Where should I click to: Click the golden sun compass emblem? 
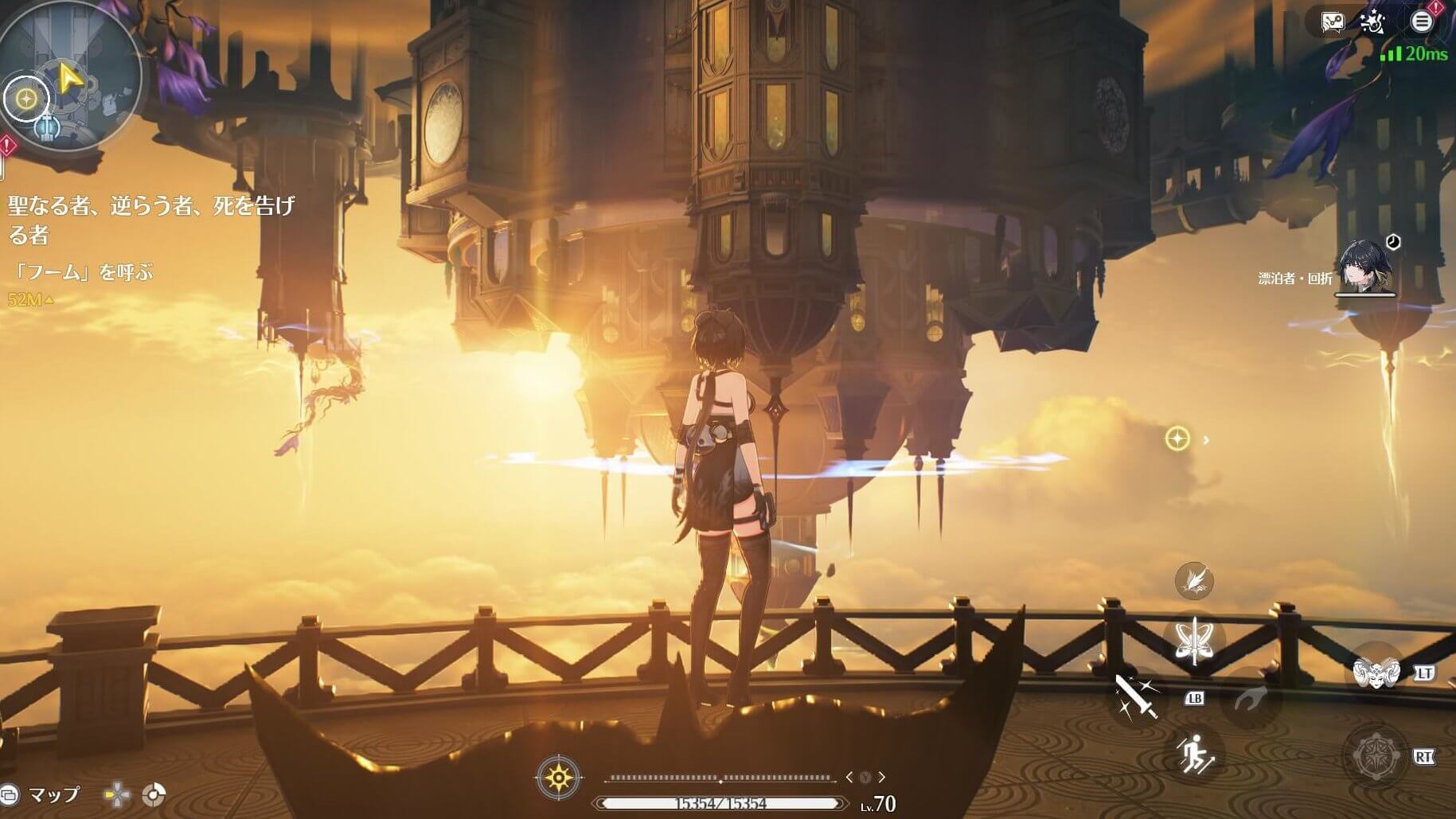(x=559, y=777)
